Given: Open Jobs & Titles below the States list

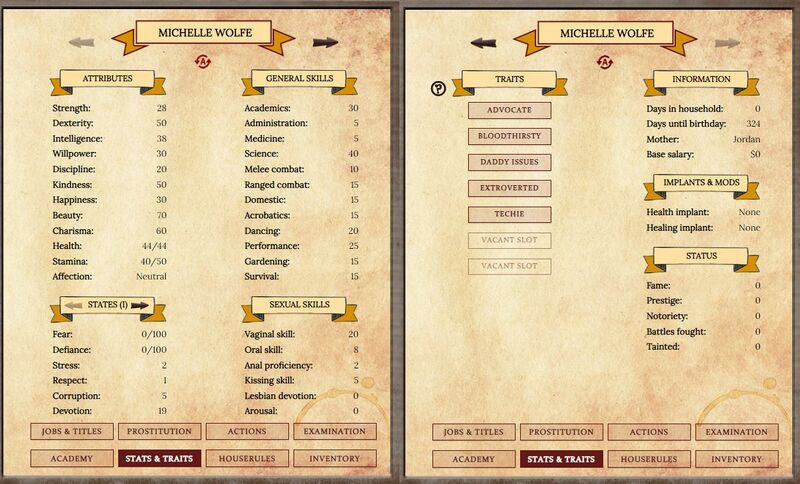Looking at the screenshot, I should pos(72,432).
